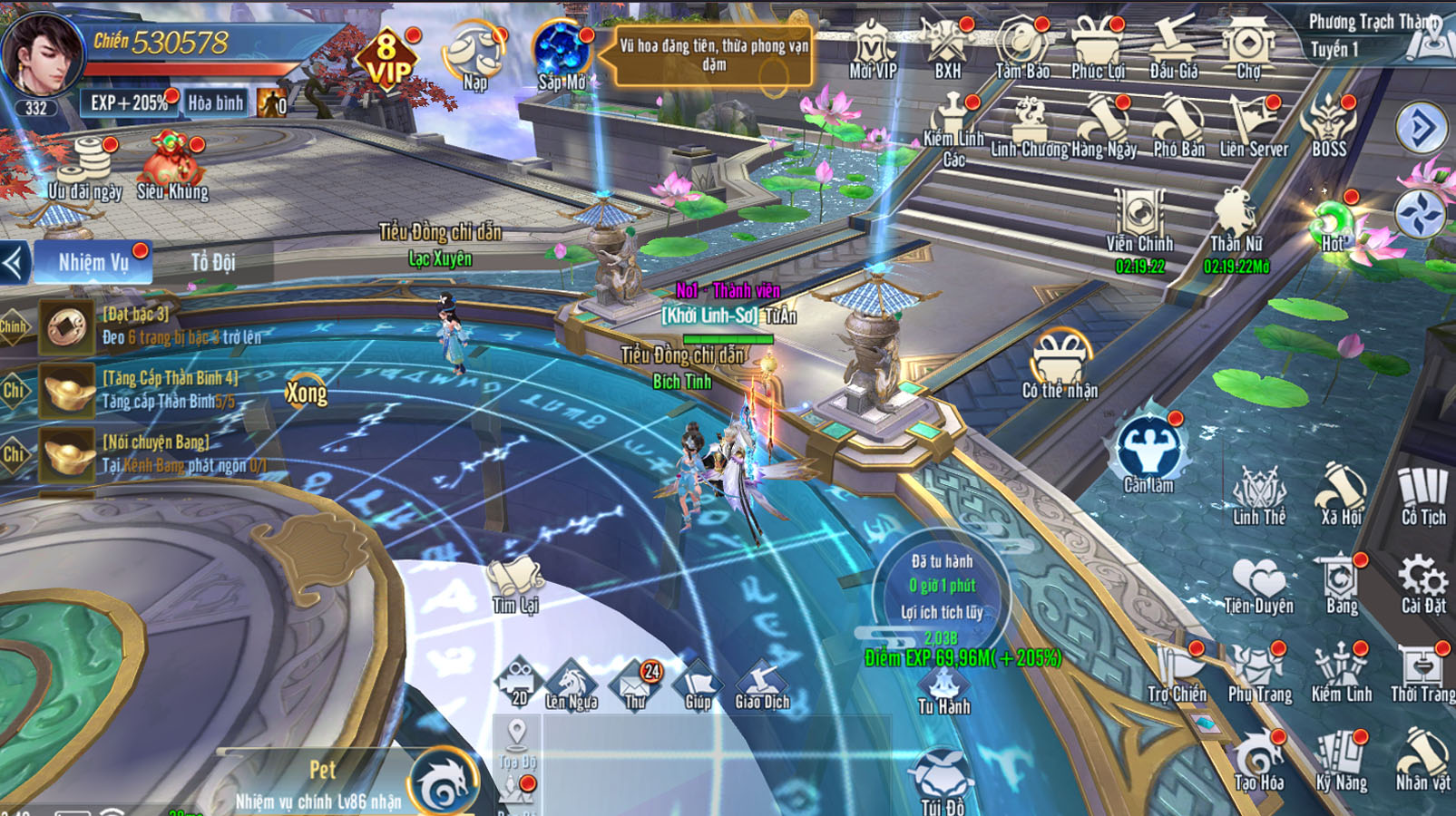Viewport: 1456px width, 816px height.
Task: Claim the Có thể nhận gift
Action: [1060, 364]
